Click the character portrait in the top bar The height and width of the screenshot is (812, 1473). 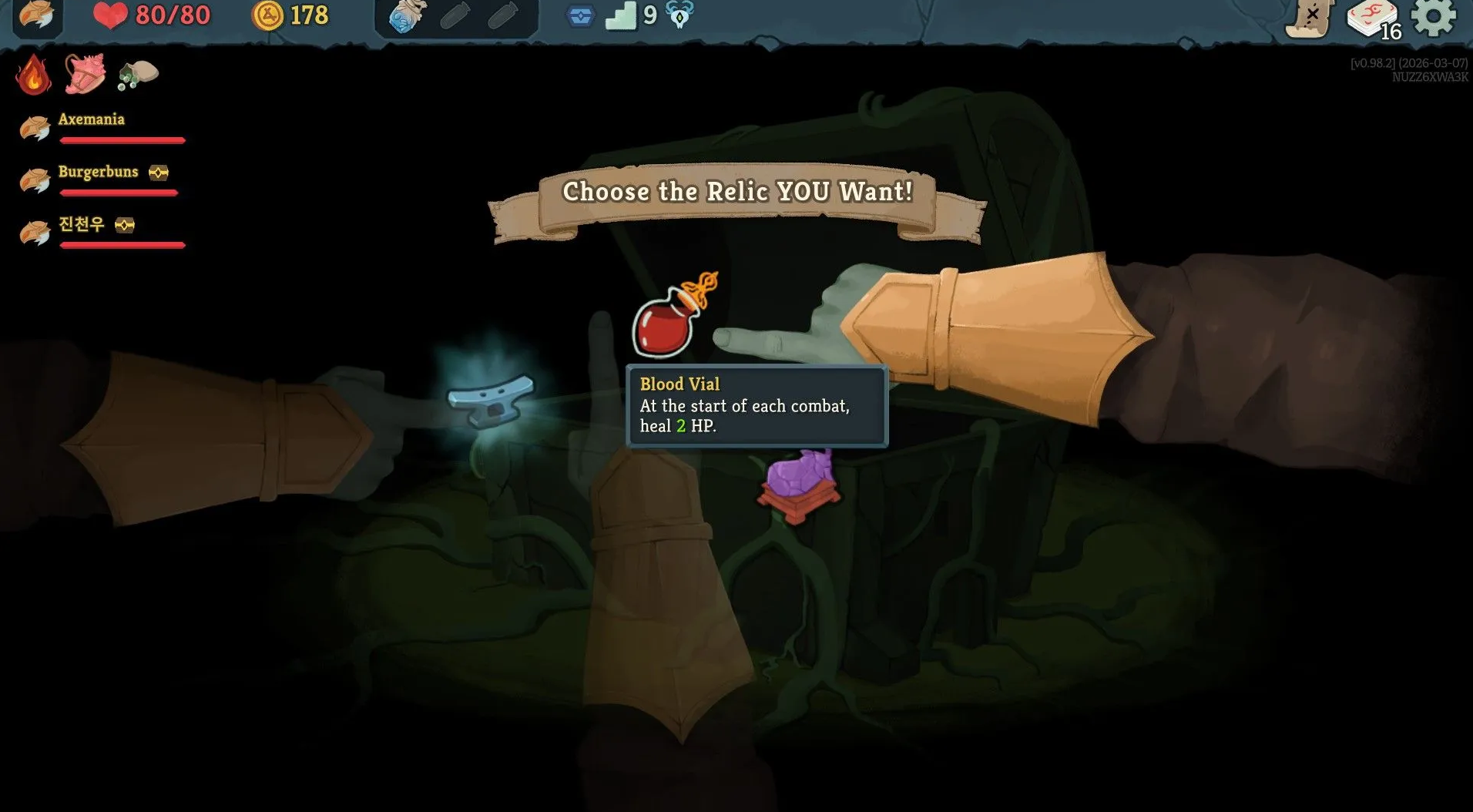36,16
